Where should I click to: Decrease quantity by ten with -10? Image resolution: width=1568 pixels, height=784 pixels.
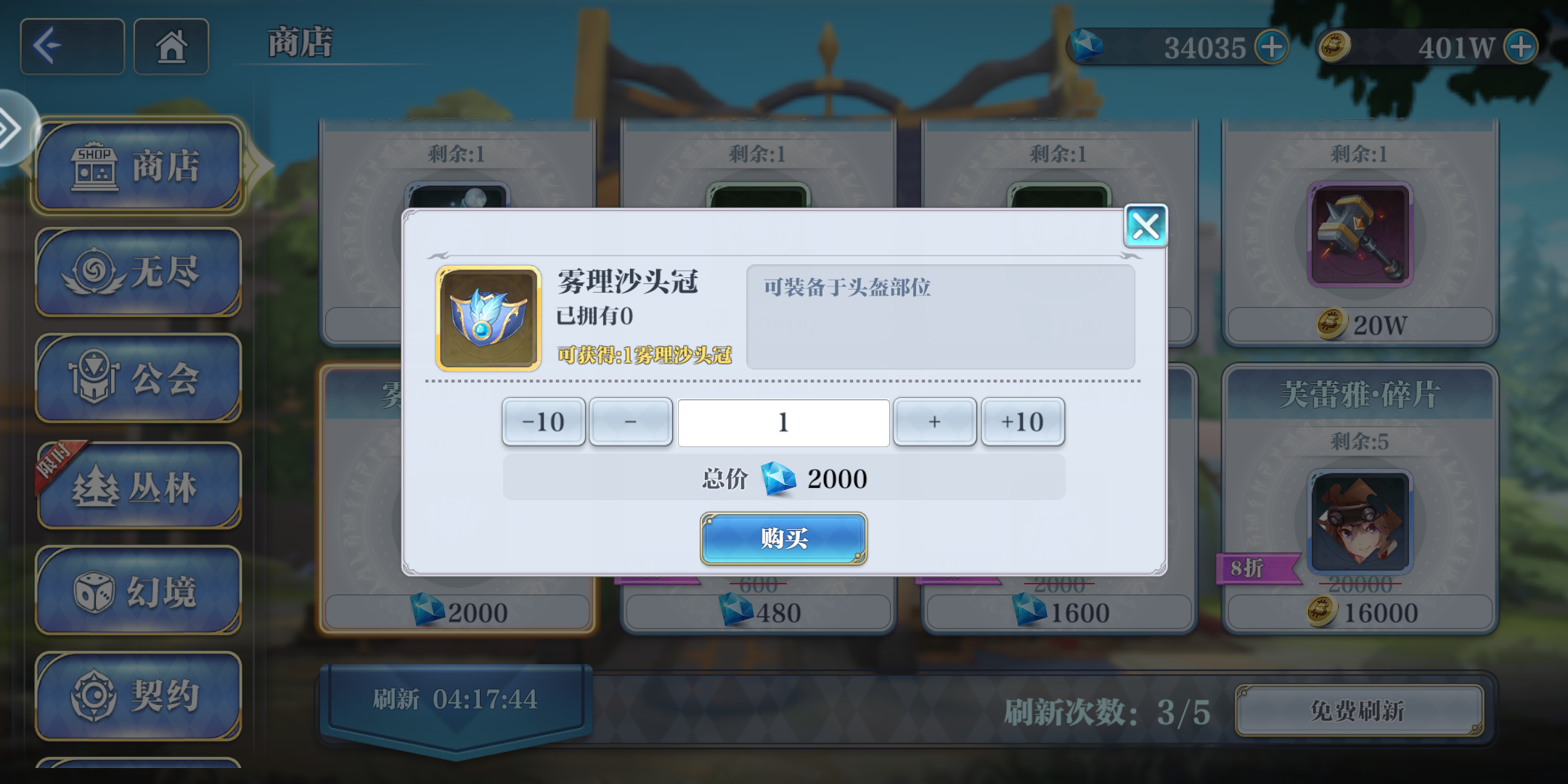coord(544,422)
